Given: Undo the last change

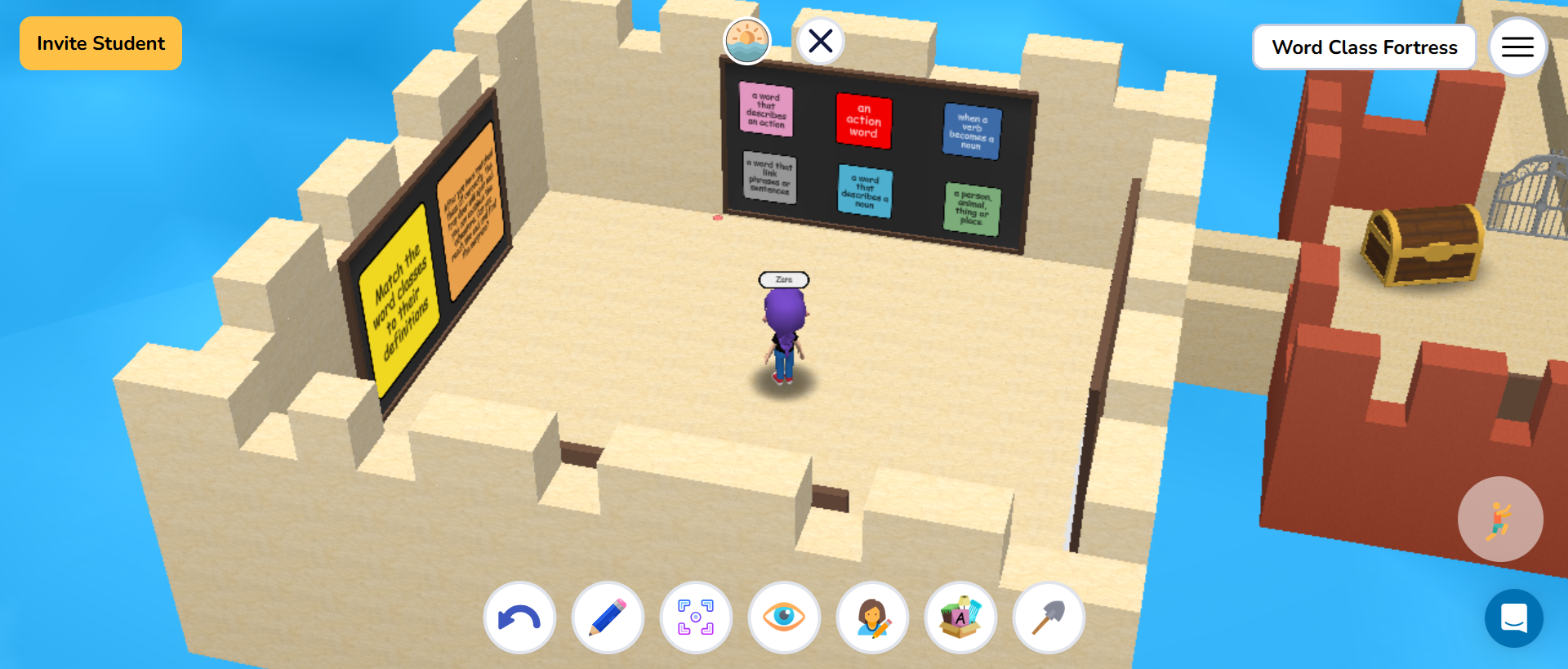Looking at the screenshot, I should coord(519,618).
